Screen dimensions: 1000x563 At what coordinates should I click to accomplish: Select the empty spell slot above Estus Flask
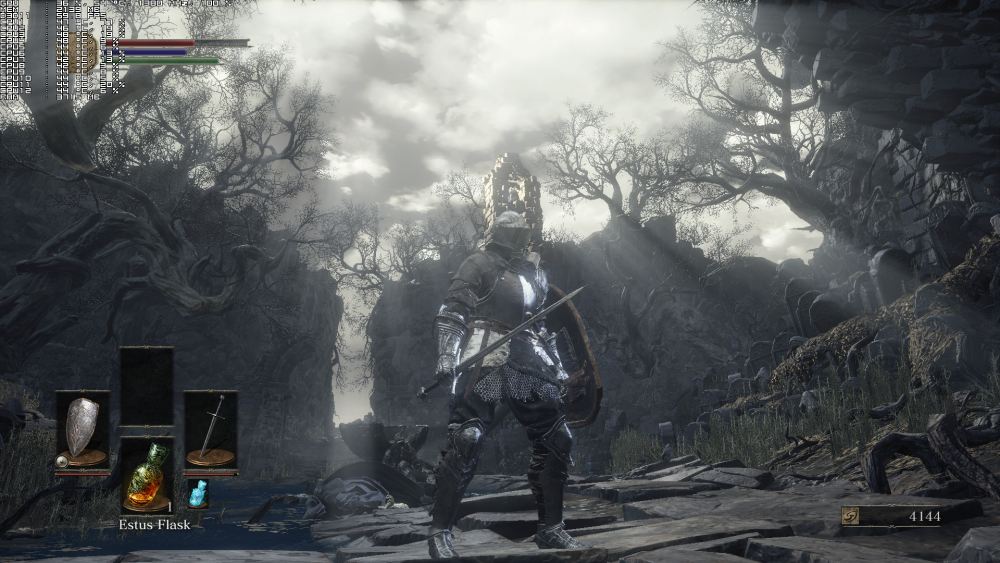(146, 385)
